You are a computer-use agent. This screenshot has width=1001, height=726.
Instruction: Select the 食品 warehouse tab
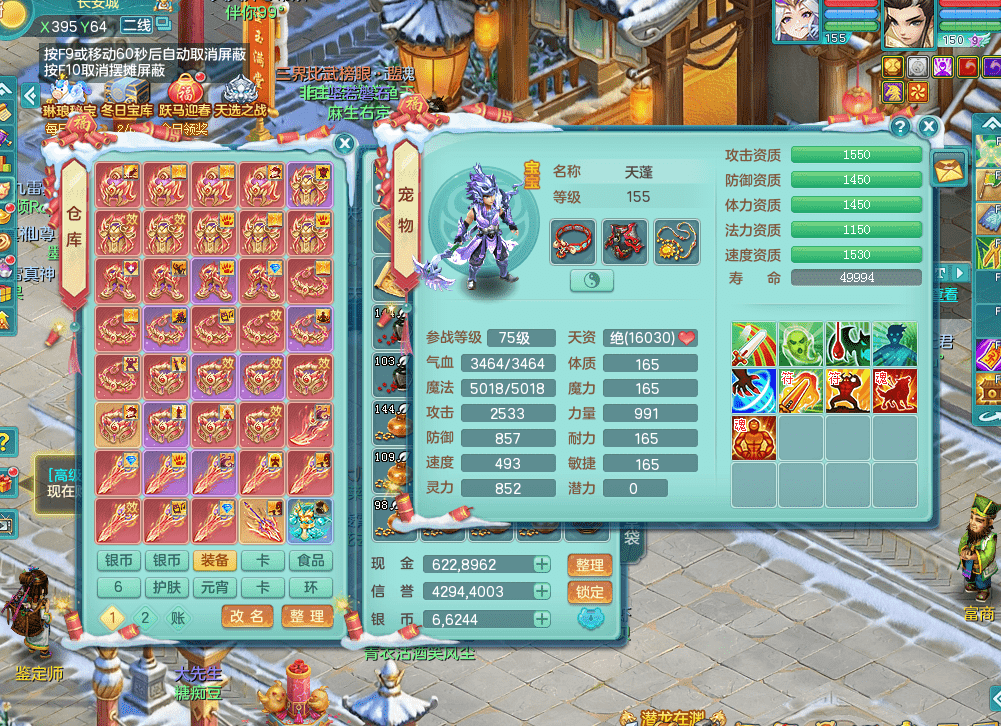(311, 561)
